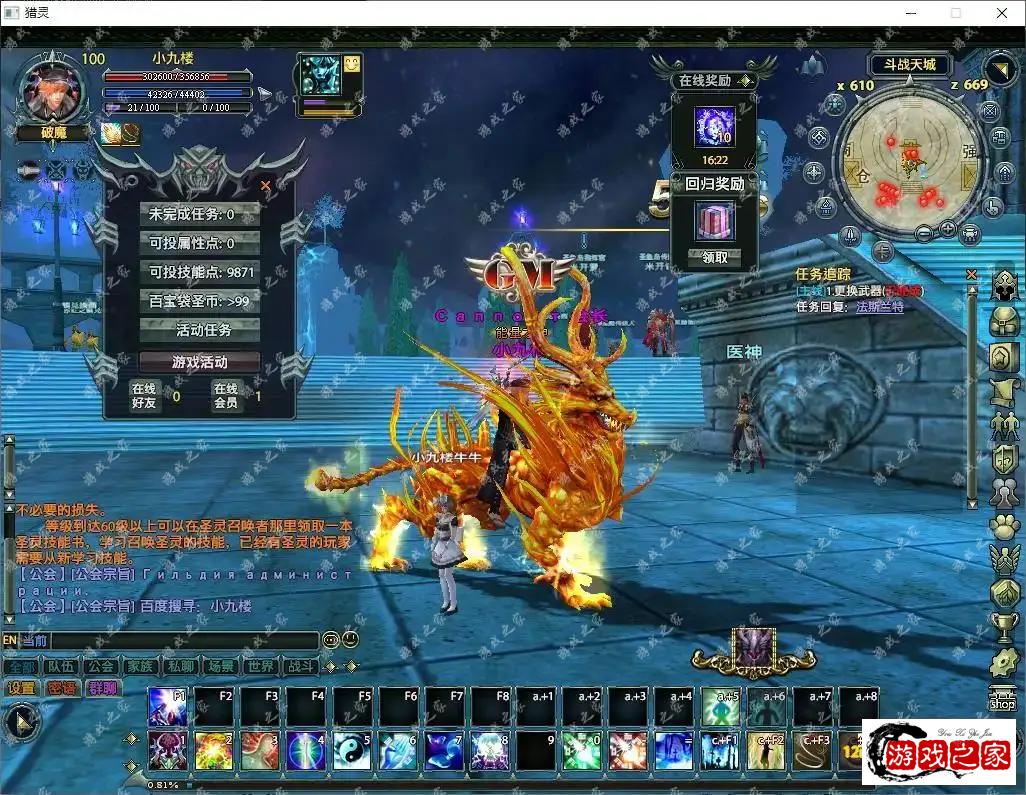Switch chat to the 公会 guild tab
The width and height of the screenshot is (1026, 795).
[x=100, y=666]
